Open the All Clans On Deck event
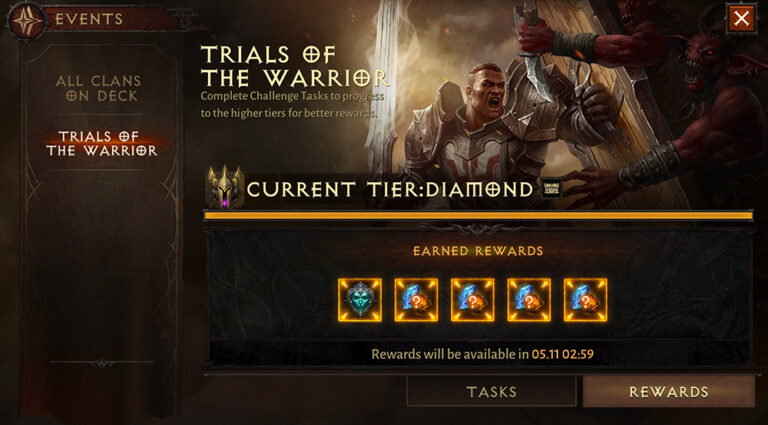This screenshot has width=768, height=425. pos(98,88)
